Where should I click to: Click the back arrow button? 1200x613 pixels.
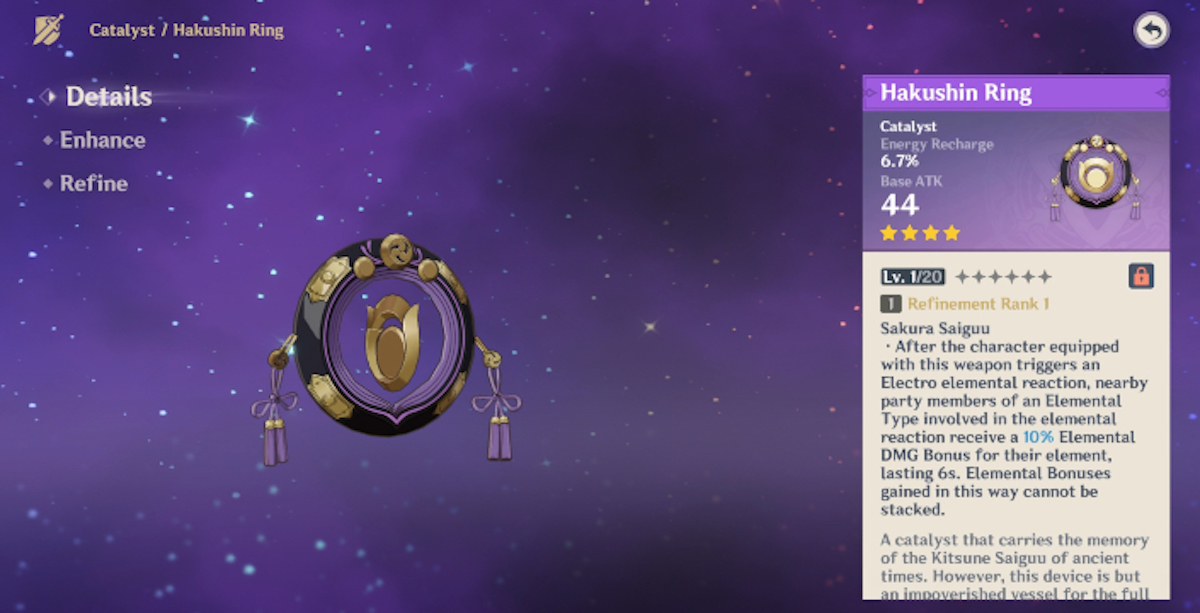[1152, 31]
